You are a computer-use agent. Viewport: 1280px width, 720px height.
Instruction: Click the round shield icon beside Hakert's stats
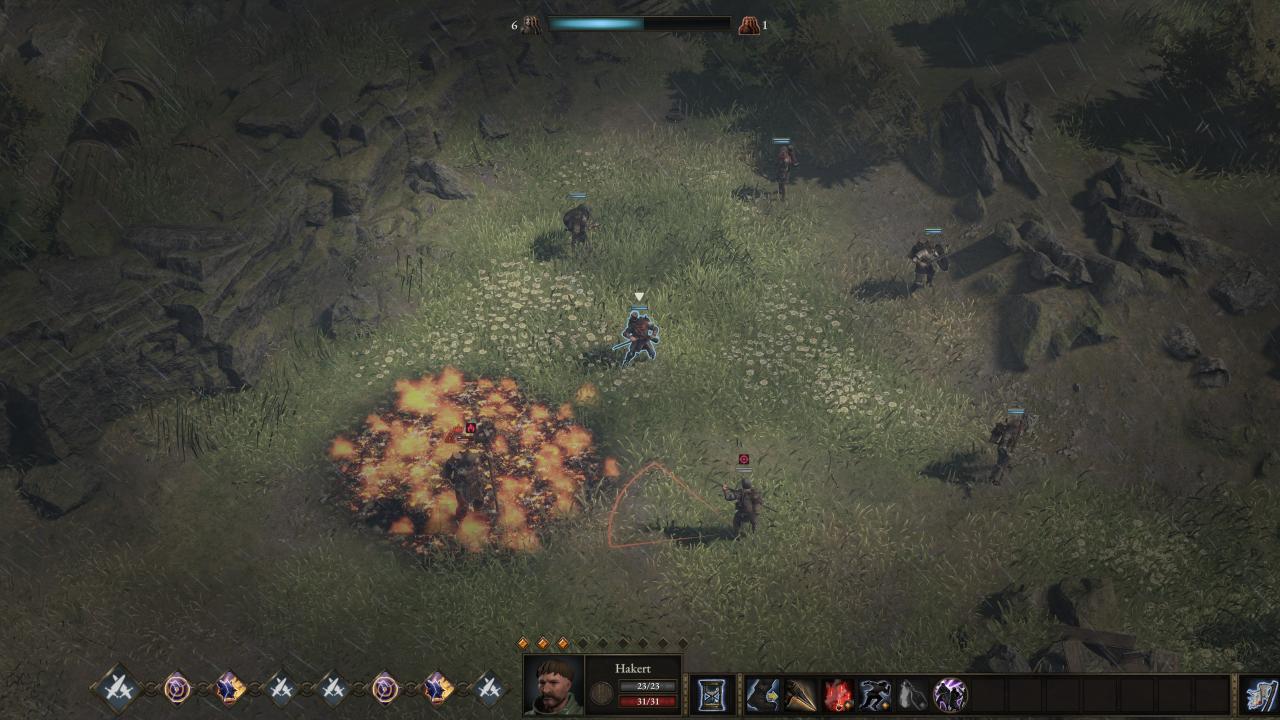tap(602, 693)
